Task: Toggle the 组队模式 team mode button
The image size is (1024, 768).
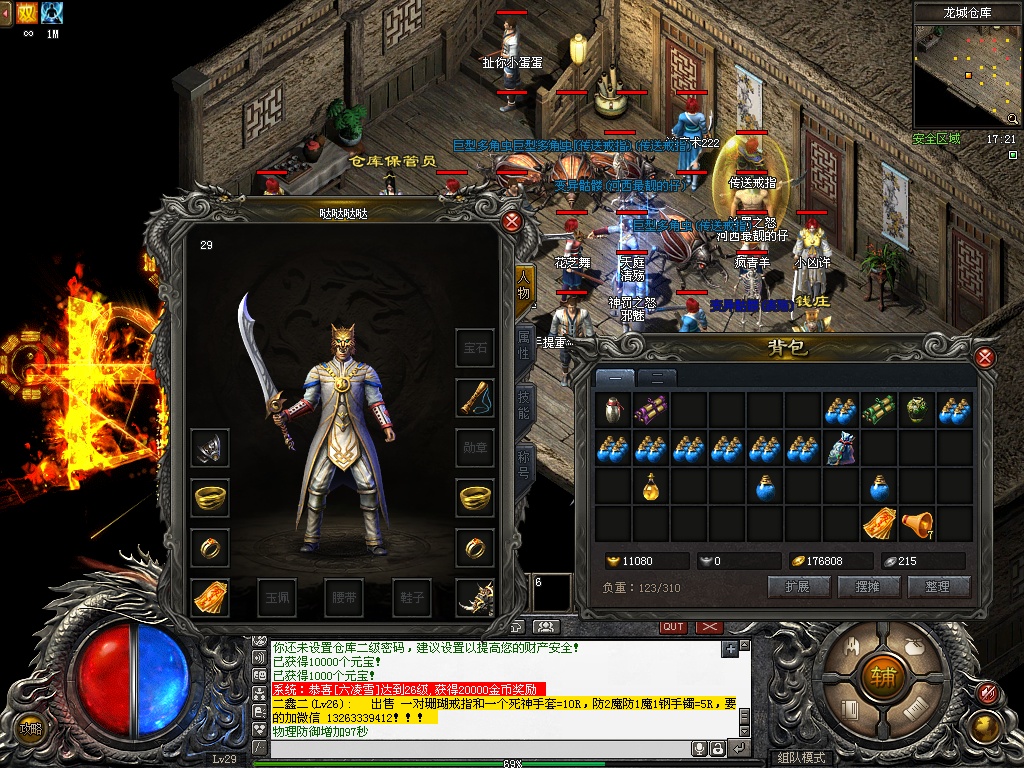Action: coord(801,758)
